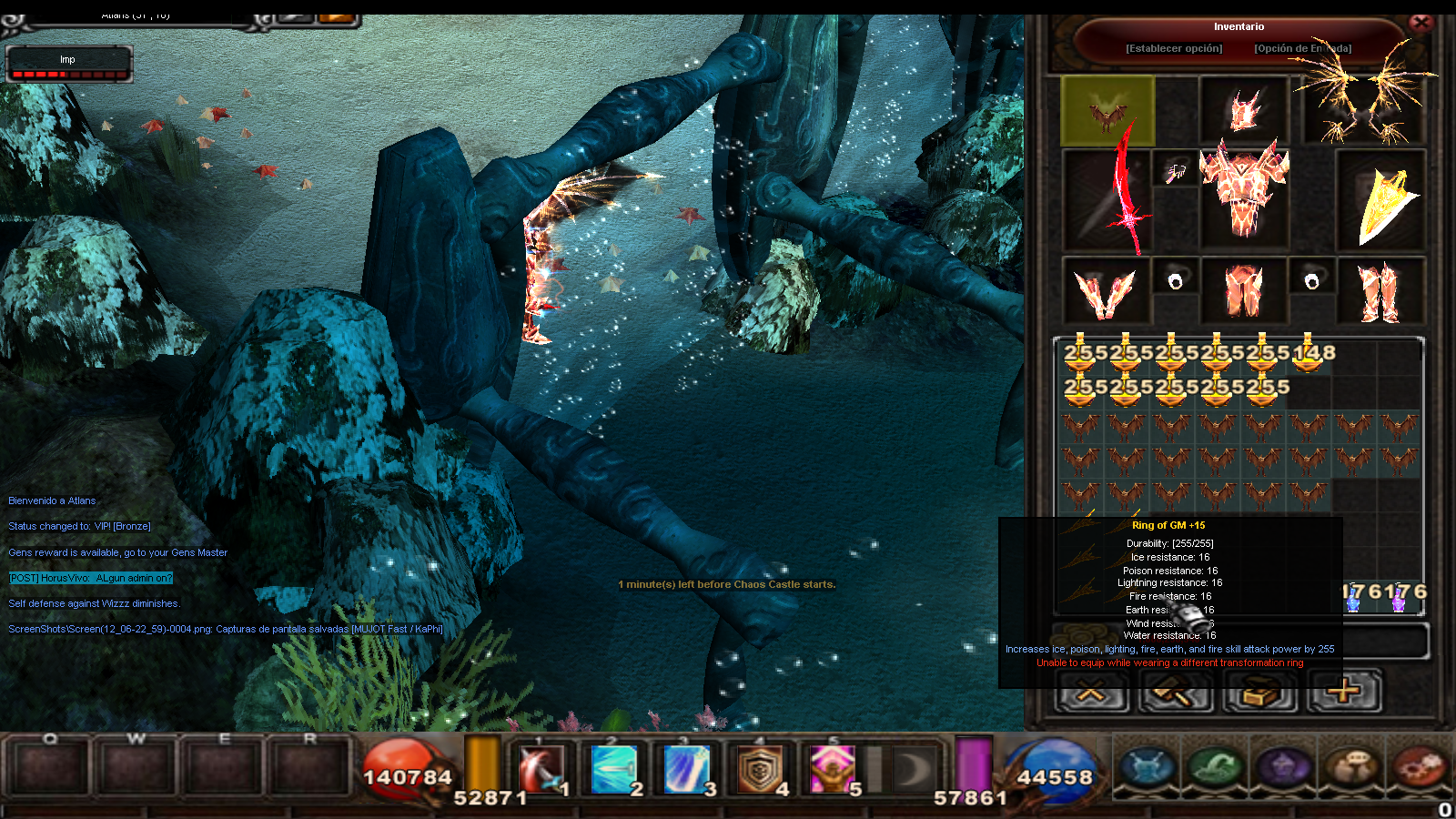Select the equipped pendant slot

pyautogui.click(x=1175, y=169)
